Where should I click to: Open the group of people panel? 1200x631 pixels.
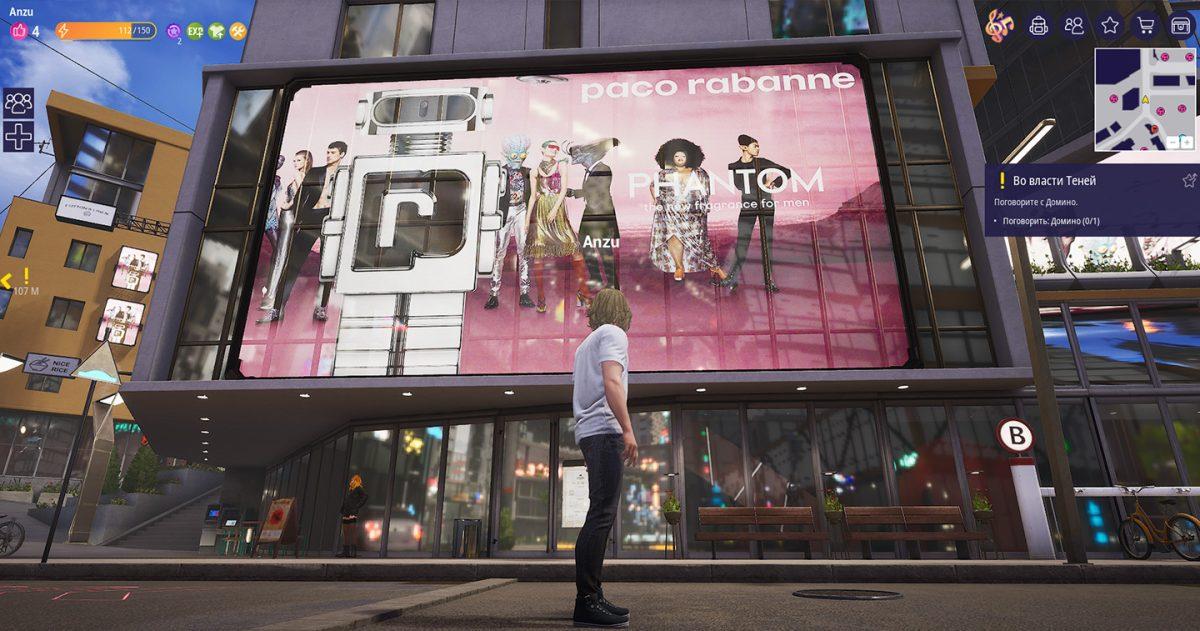19,102
